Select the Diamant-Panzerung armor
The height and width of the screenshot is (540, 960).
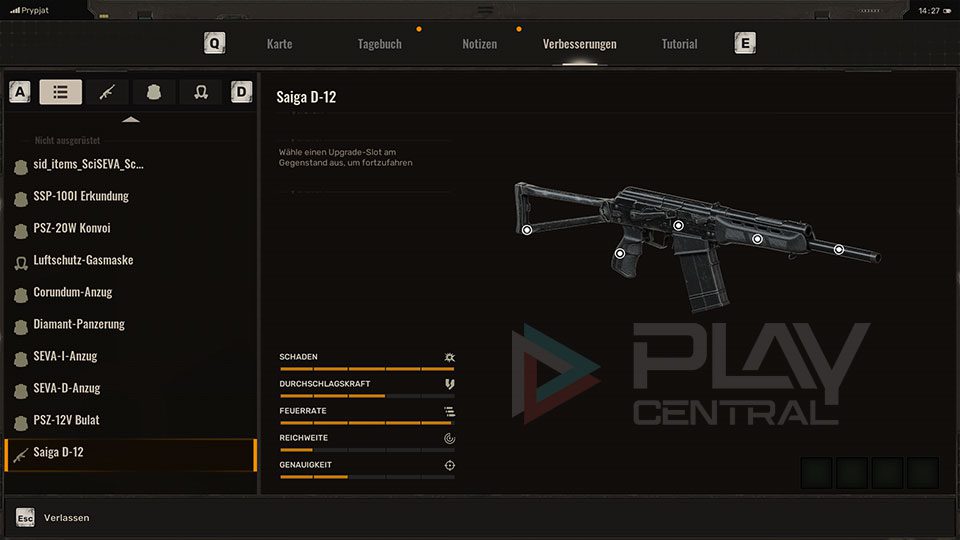(x=79, y=324)
